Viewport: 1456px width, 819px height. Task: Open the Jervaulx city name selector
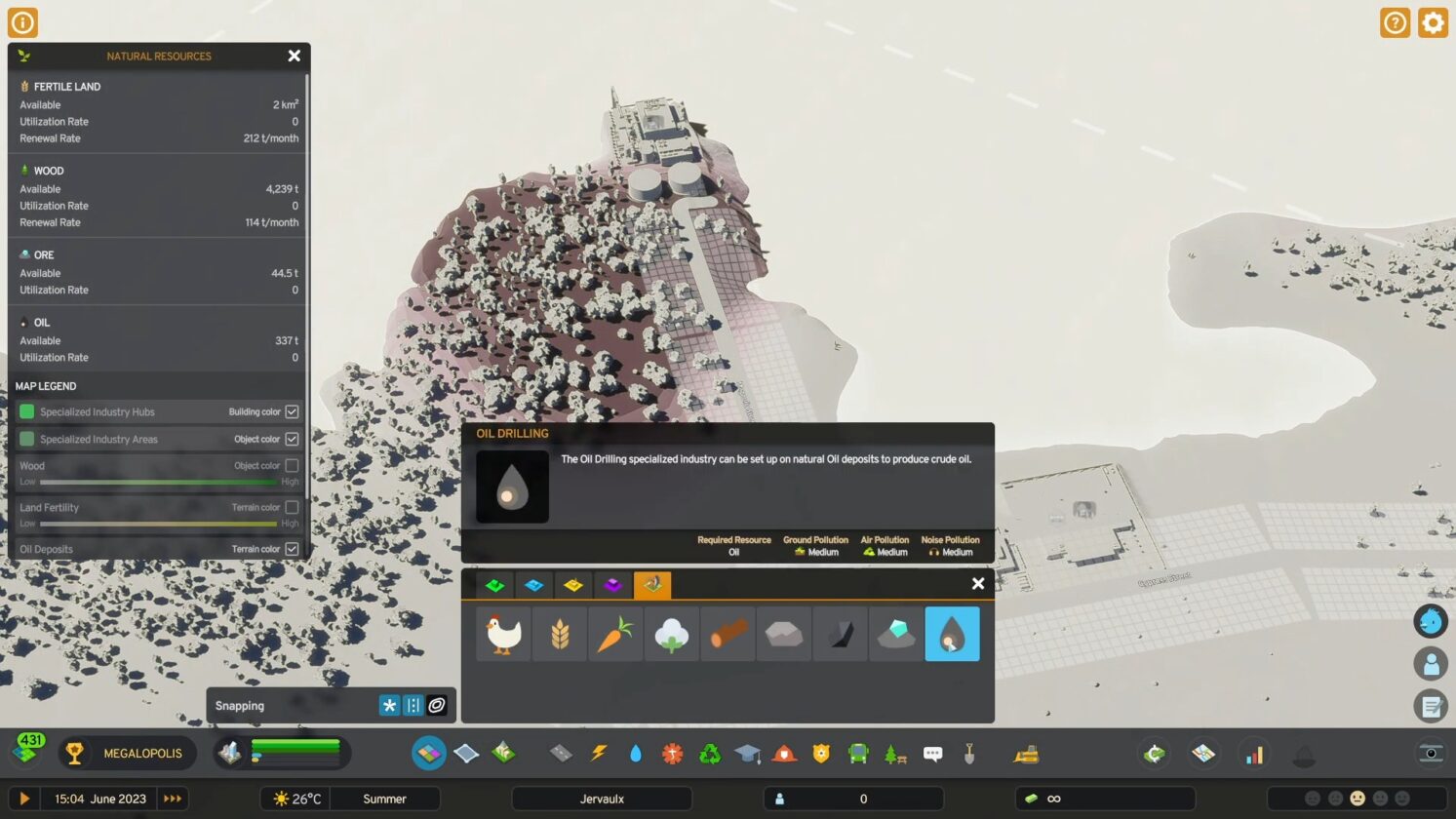pos(602,798)
